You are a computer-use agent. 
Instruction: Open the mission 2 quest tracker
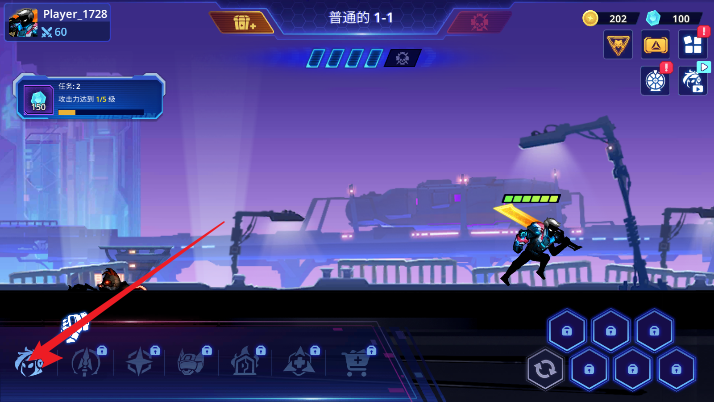(89, 100)
